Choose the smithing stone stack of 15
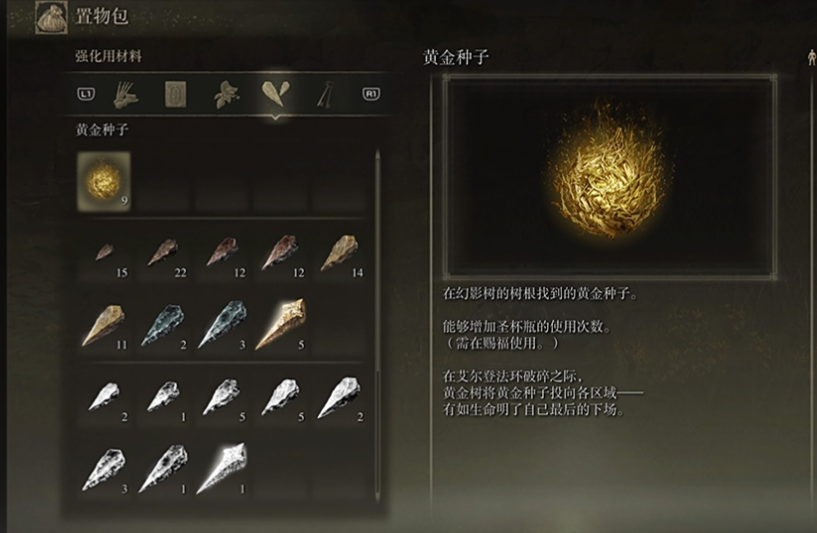This screenshot has width=817, height=533. point(104,254)
